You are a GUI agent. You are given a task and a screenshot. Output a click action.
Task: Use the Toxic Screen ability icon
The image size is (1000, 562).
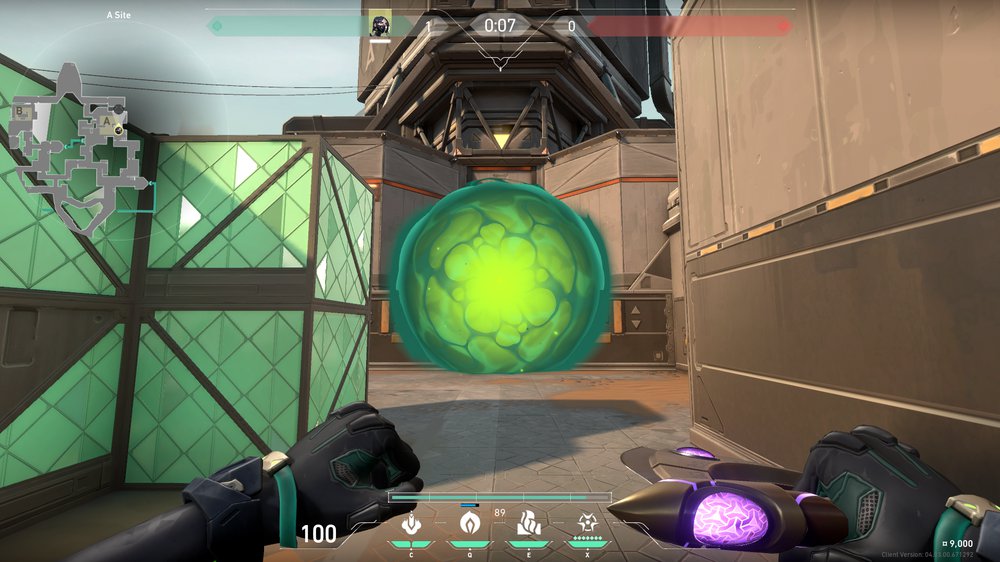click(x=528, y=523)
